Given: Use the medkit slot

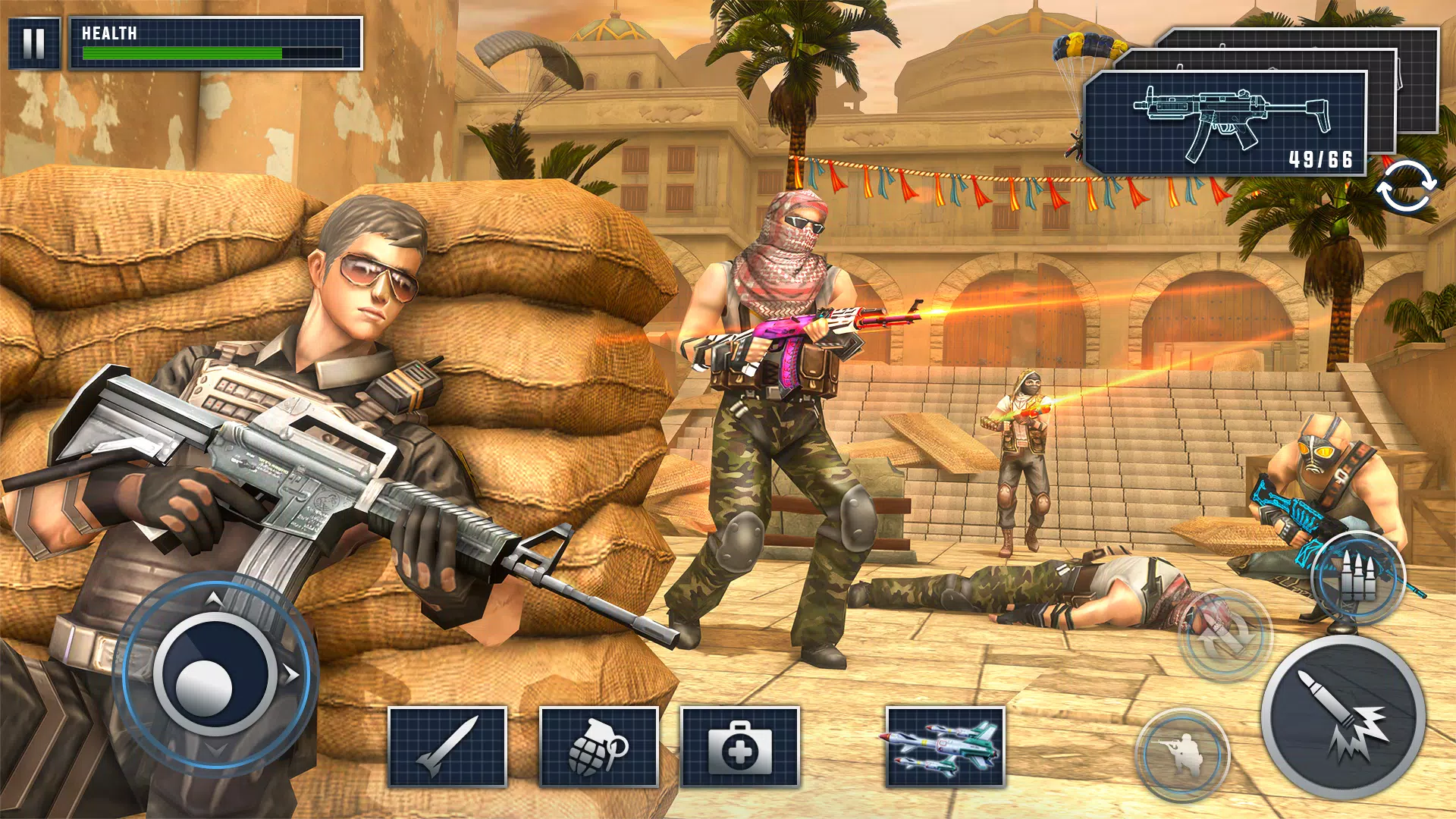Looking at the screenshot, I should coord(740,746).
